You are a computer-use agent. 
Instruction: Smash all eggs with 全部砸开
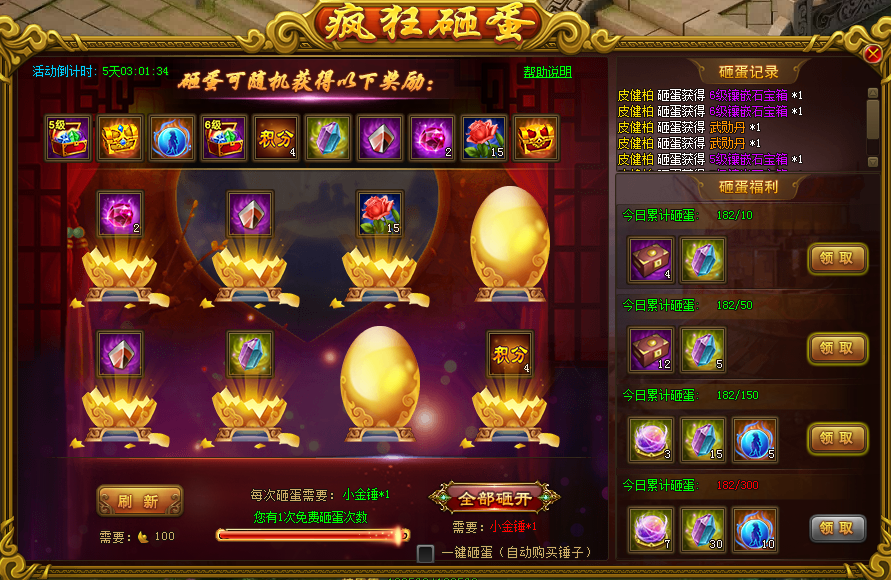pos(494,498)
